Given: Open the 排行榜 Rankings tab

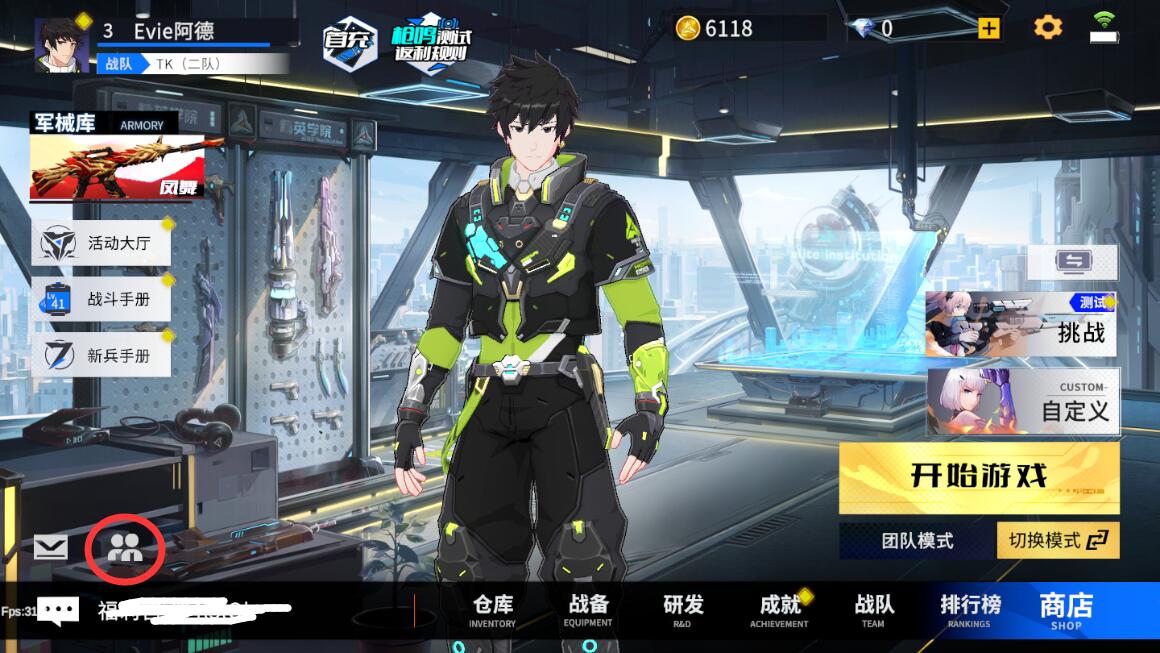Looking at the screenshot, I should pyautogui.click(x=969, y=610).
